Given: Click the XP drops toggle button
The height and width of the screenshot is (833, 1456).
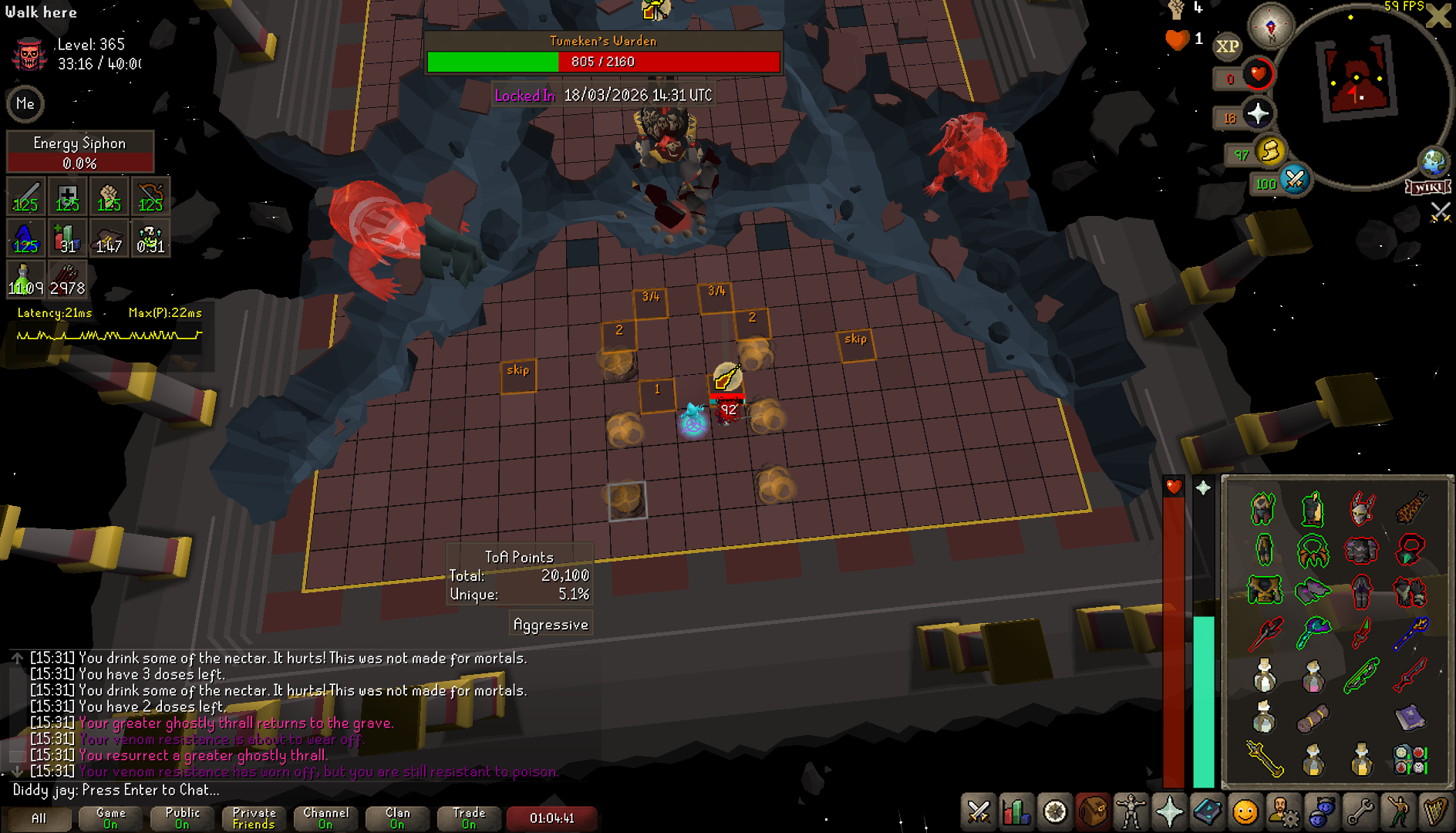Looking at the screenshot, I should 1228,46.
